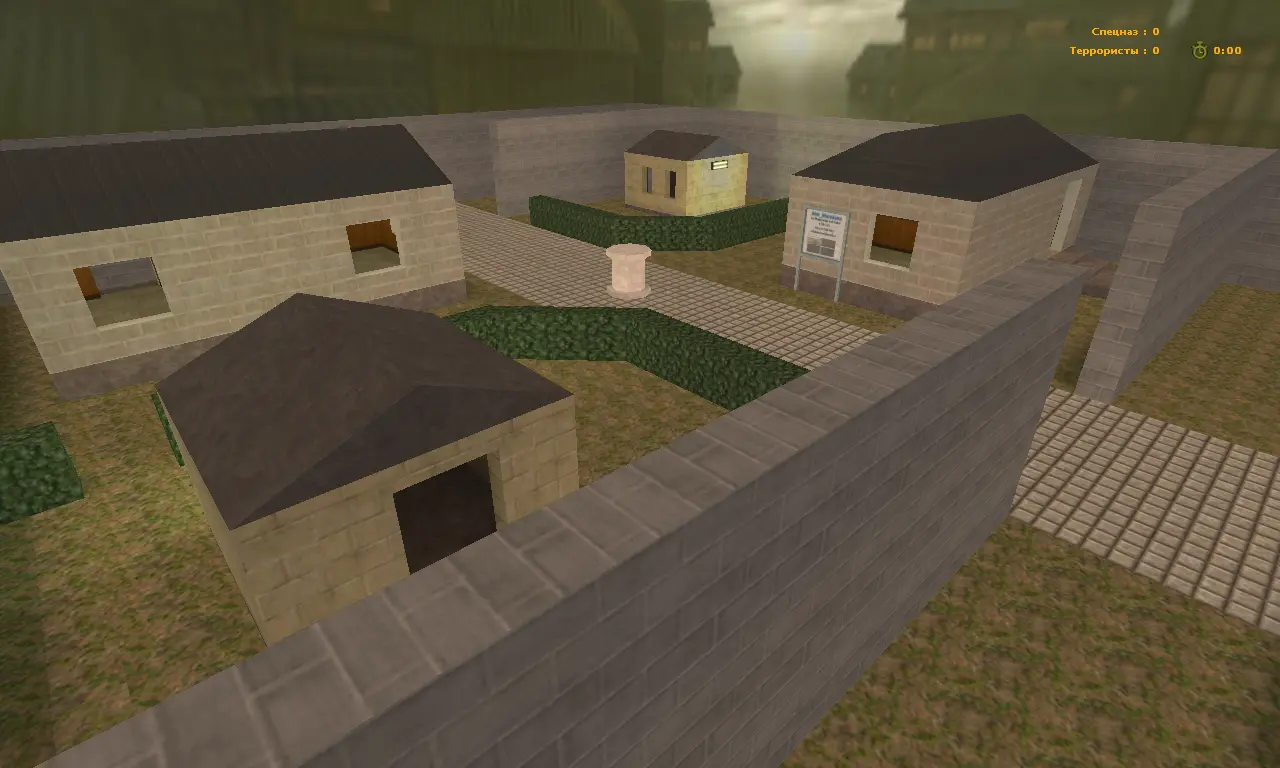Click the Спецназ score counter showing 0

(x=1154, y=30)
